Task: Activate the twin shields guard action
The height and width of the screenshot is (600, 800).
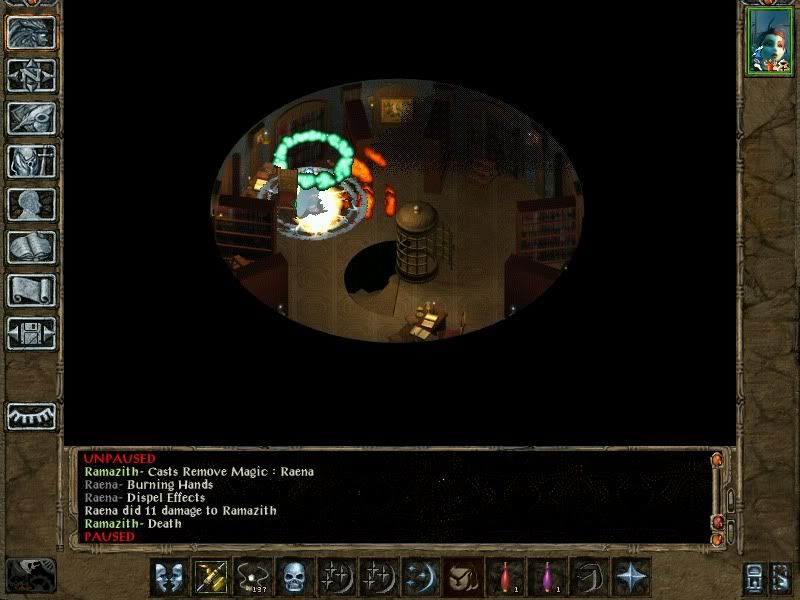Action: click(169, 577)
